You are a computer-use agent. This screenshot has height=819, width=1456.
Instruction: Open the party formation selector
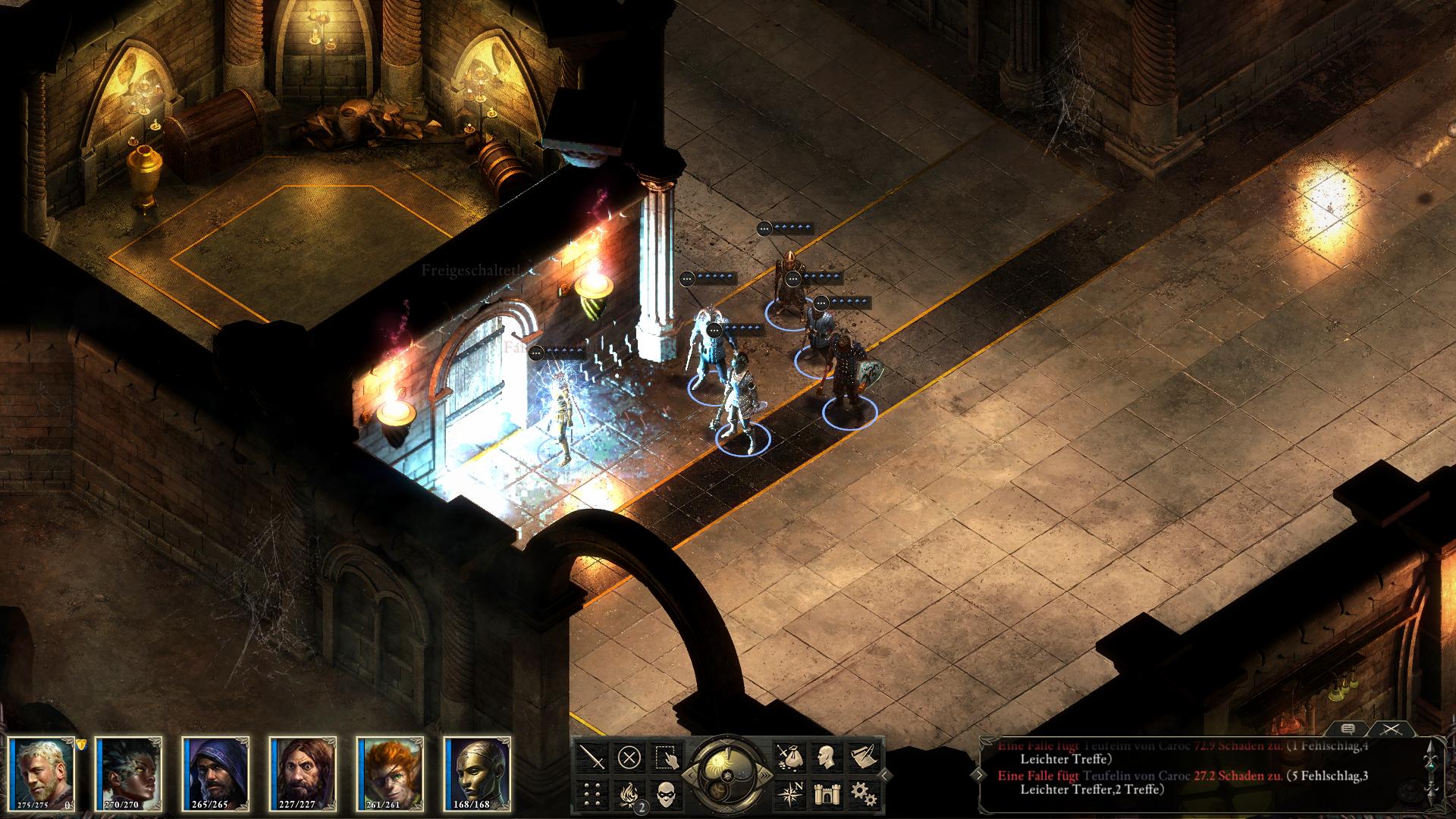tap(592, 794)
